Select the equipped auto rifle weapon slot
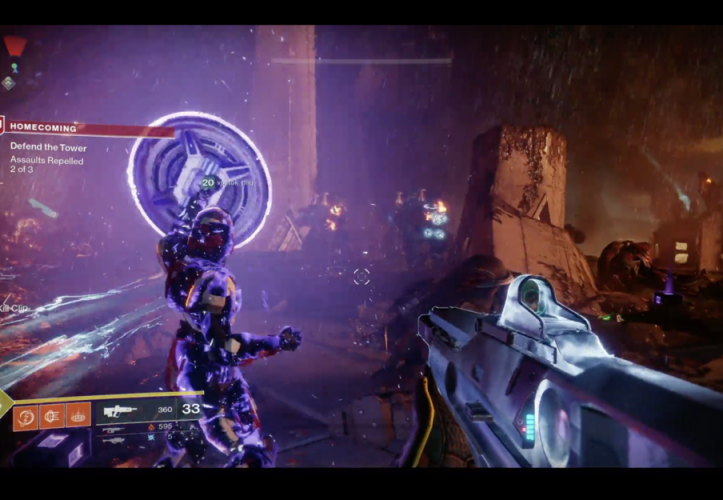This screenshot has width=723, height=500. (122, 410)
